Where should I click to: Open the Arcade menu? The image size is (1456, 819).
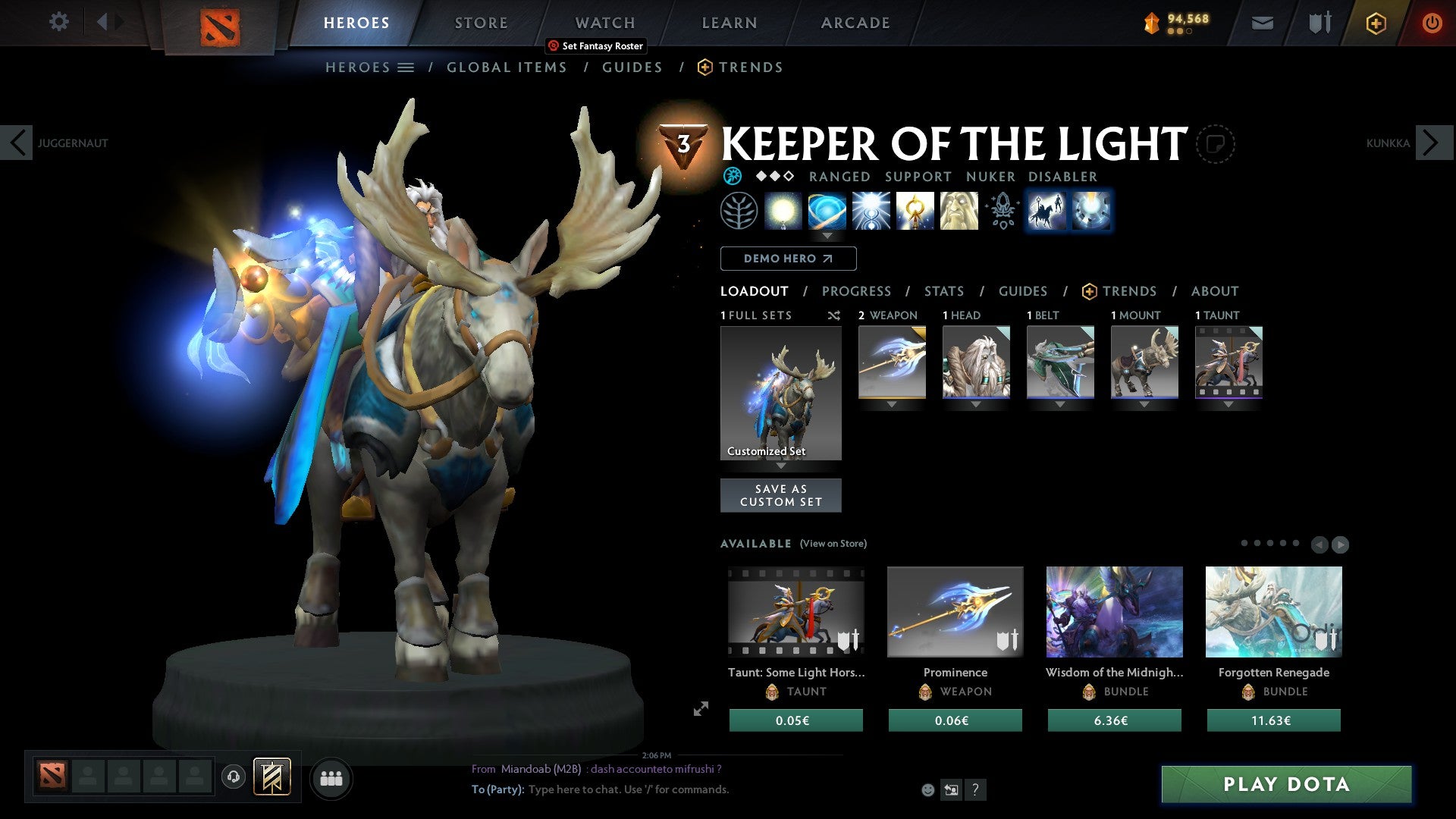[855, 22]
